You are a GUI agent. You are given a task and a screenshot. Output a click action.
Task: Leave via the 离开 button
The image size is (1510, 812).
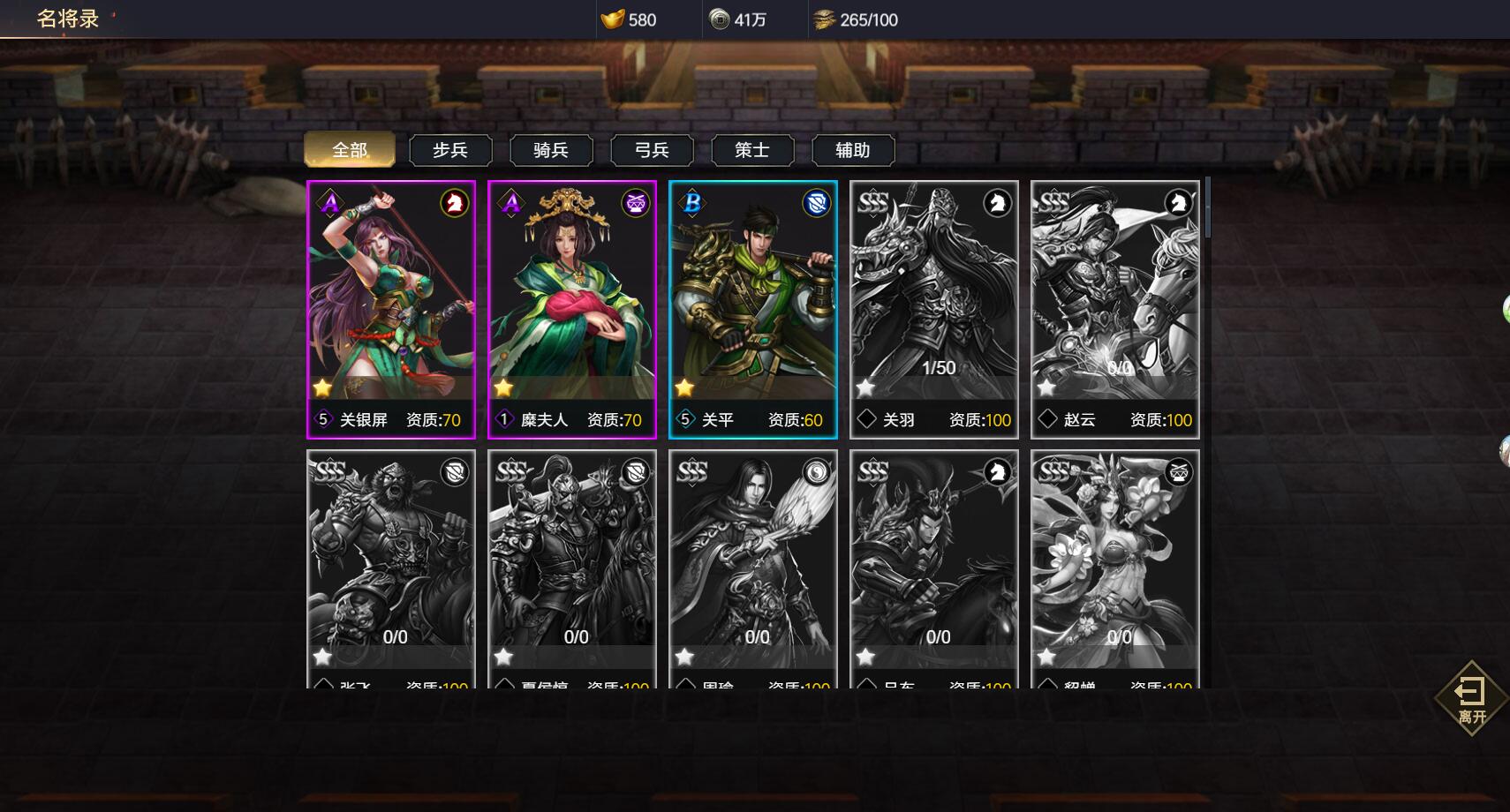(1471, 698)
